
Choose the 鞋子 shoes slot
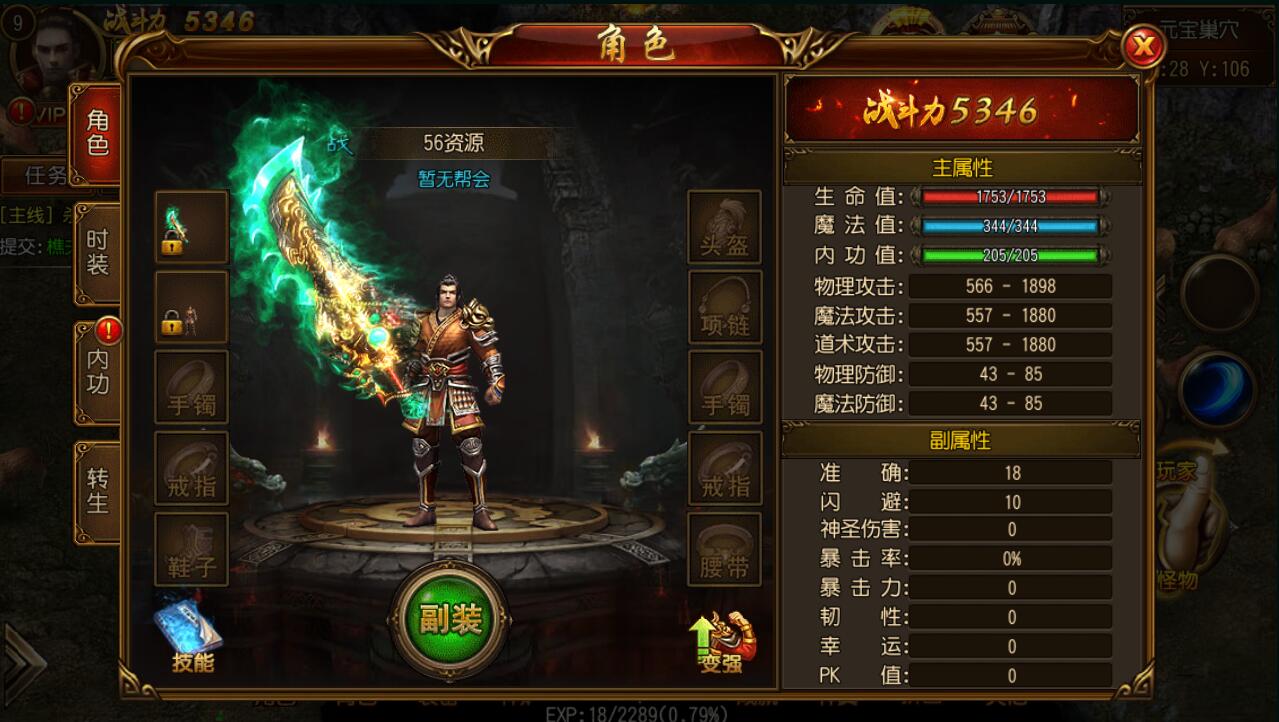pos(191,549)
